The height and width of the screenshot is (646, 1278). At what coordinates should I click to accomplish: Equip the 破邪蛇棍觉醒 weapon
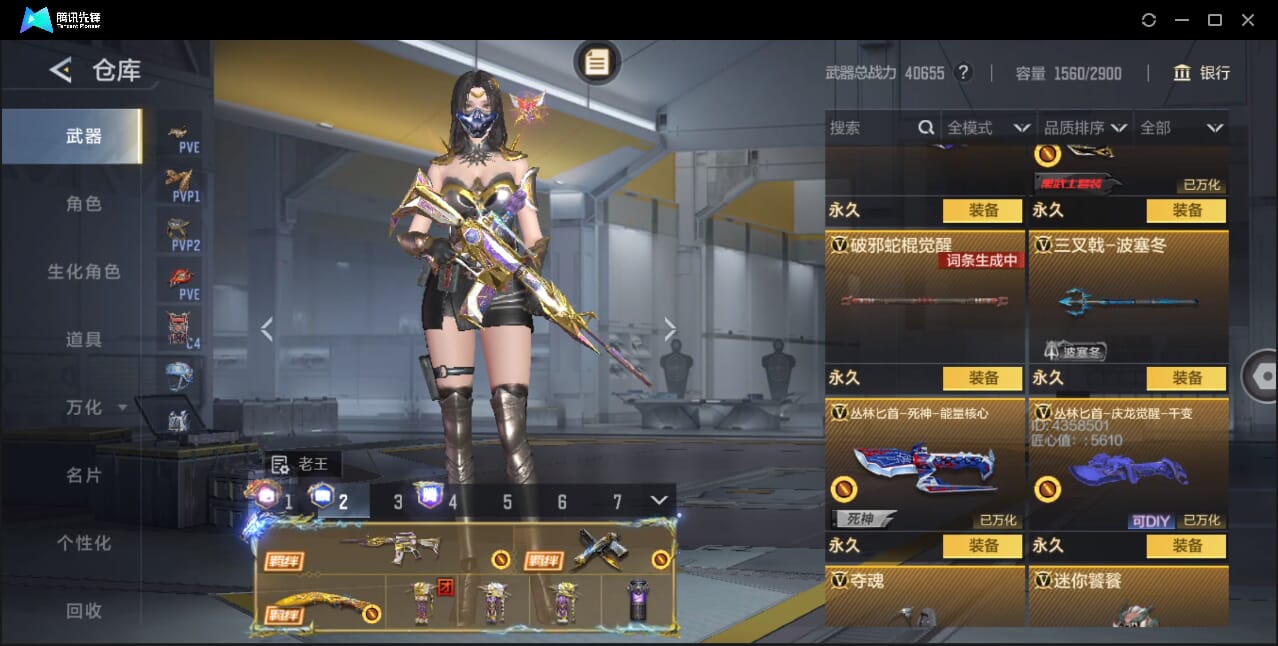click(x=983, y=378)
